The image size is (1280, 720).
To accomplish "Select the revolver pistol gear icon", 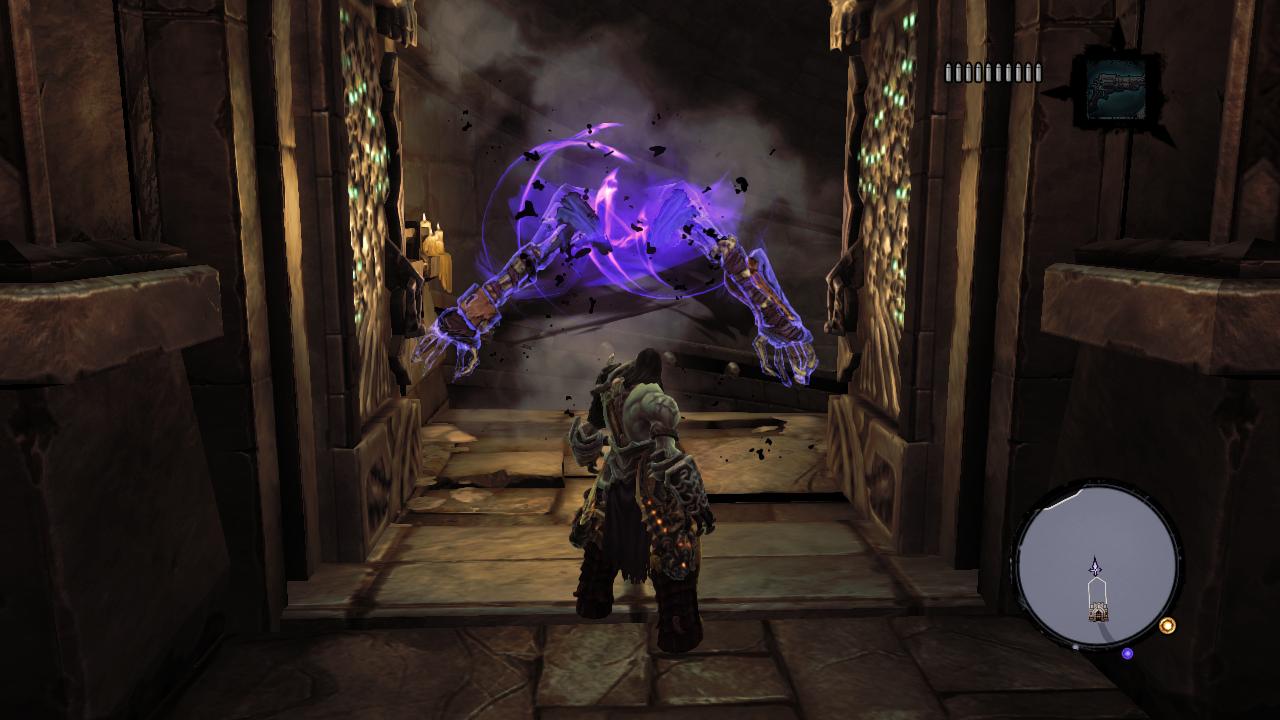I will tap(1116, 88).
